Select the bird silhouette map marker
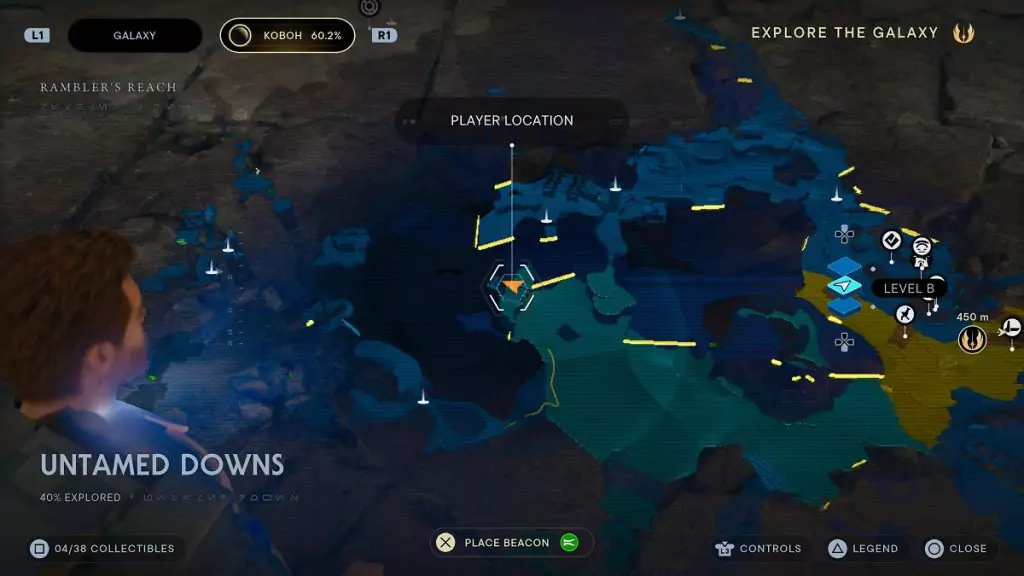Image resolution: width=1024 pixels, height=576 pixels. 904,315
